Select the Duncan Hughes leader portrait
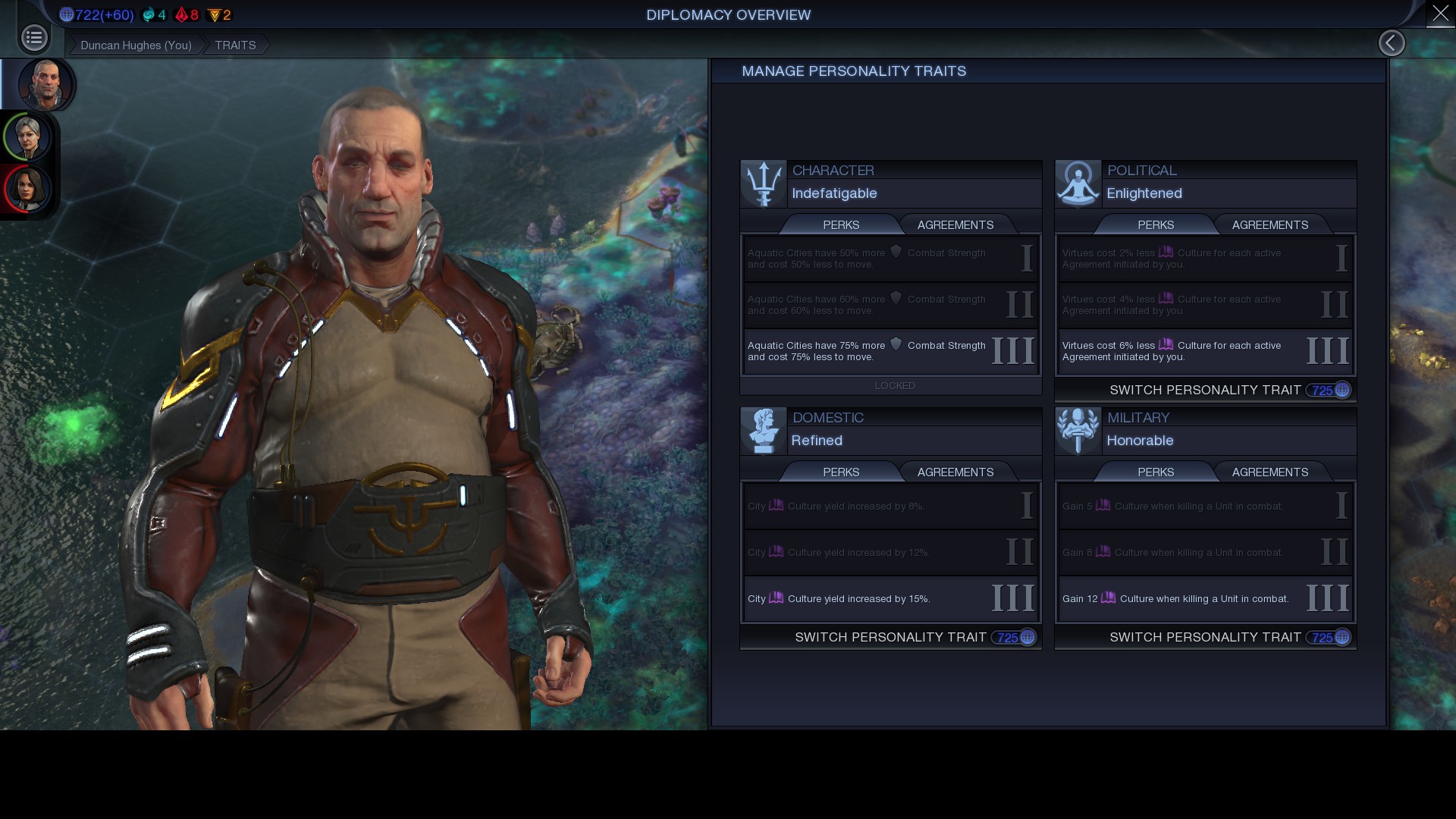The height and width of the screenshot is (819, 1456). [x=45, y=84]
